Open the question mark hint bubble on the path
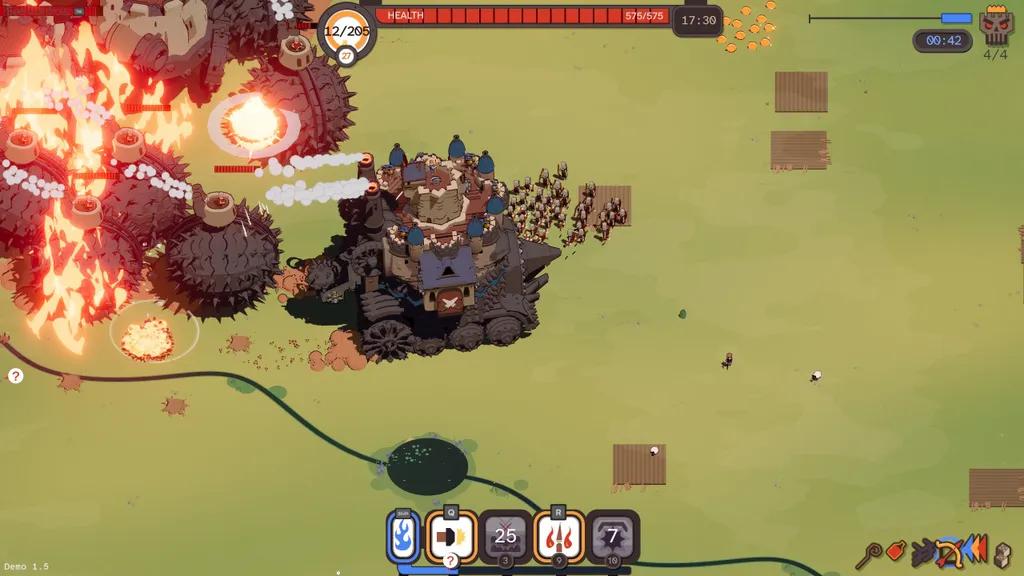This screenshot has width=1024, height=576. point(15,376)
